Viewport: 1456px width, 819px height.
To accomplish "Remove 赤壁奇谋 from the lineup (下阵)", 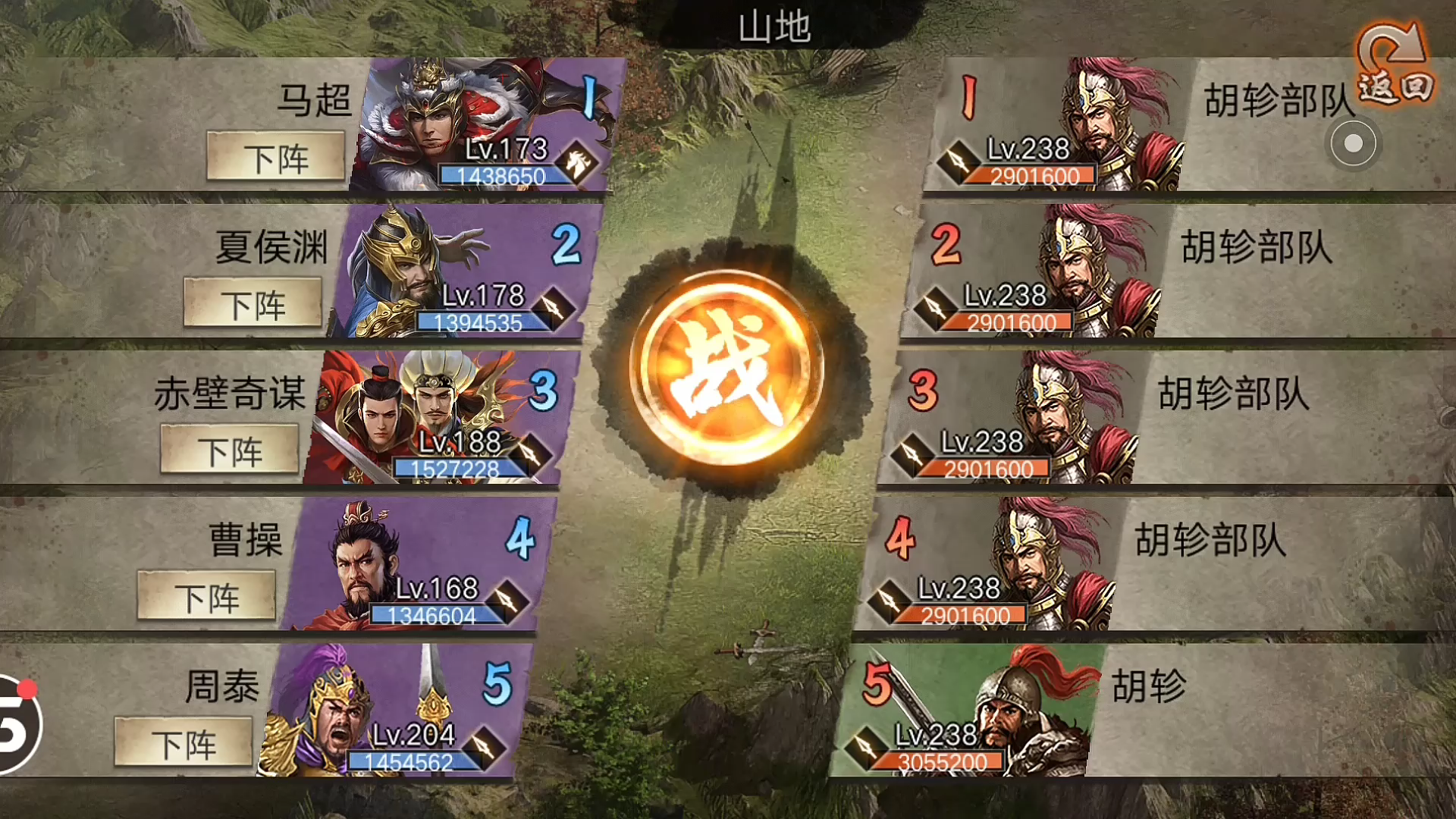I will coord(230,450).
